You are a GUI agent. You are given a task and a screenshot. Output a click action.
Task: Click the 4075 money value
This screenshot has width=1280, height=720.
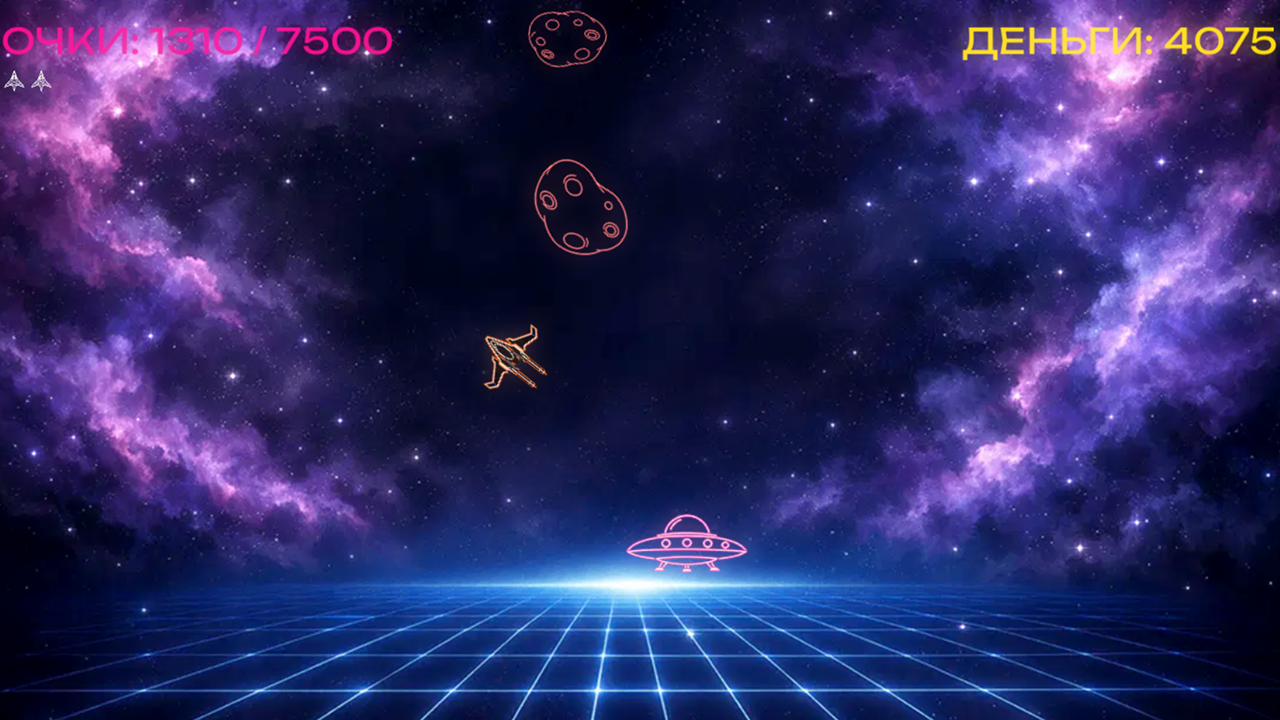[1222, 40]
